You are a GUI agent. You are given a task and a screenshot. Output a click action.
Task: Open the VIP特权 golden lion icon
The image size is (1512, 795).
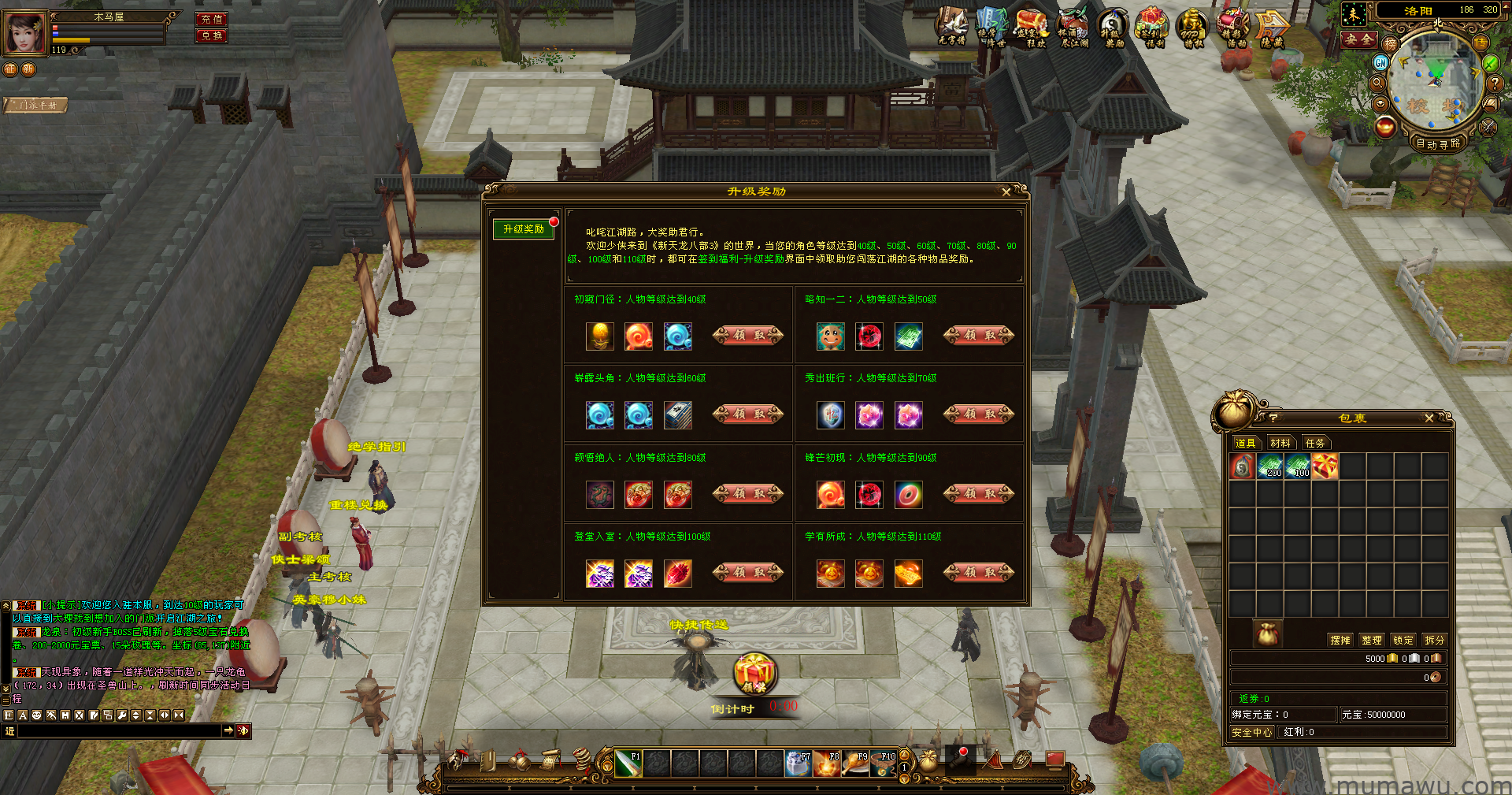[1192, 28]
